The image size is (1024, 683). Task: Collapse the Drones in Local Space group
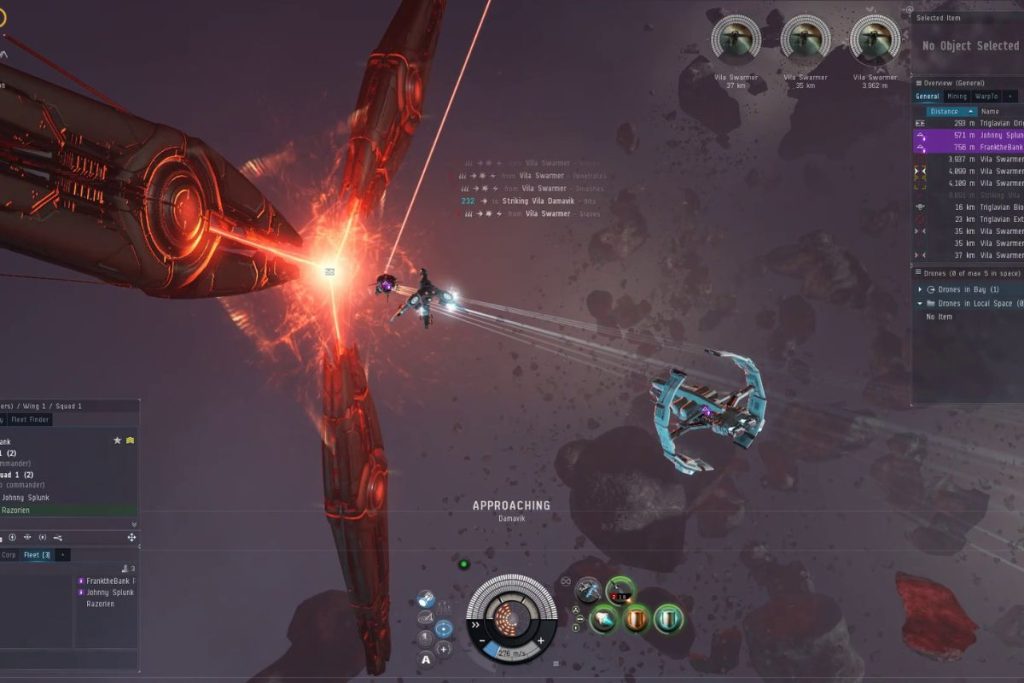(x=921, y=303)
